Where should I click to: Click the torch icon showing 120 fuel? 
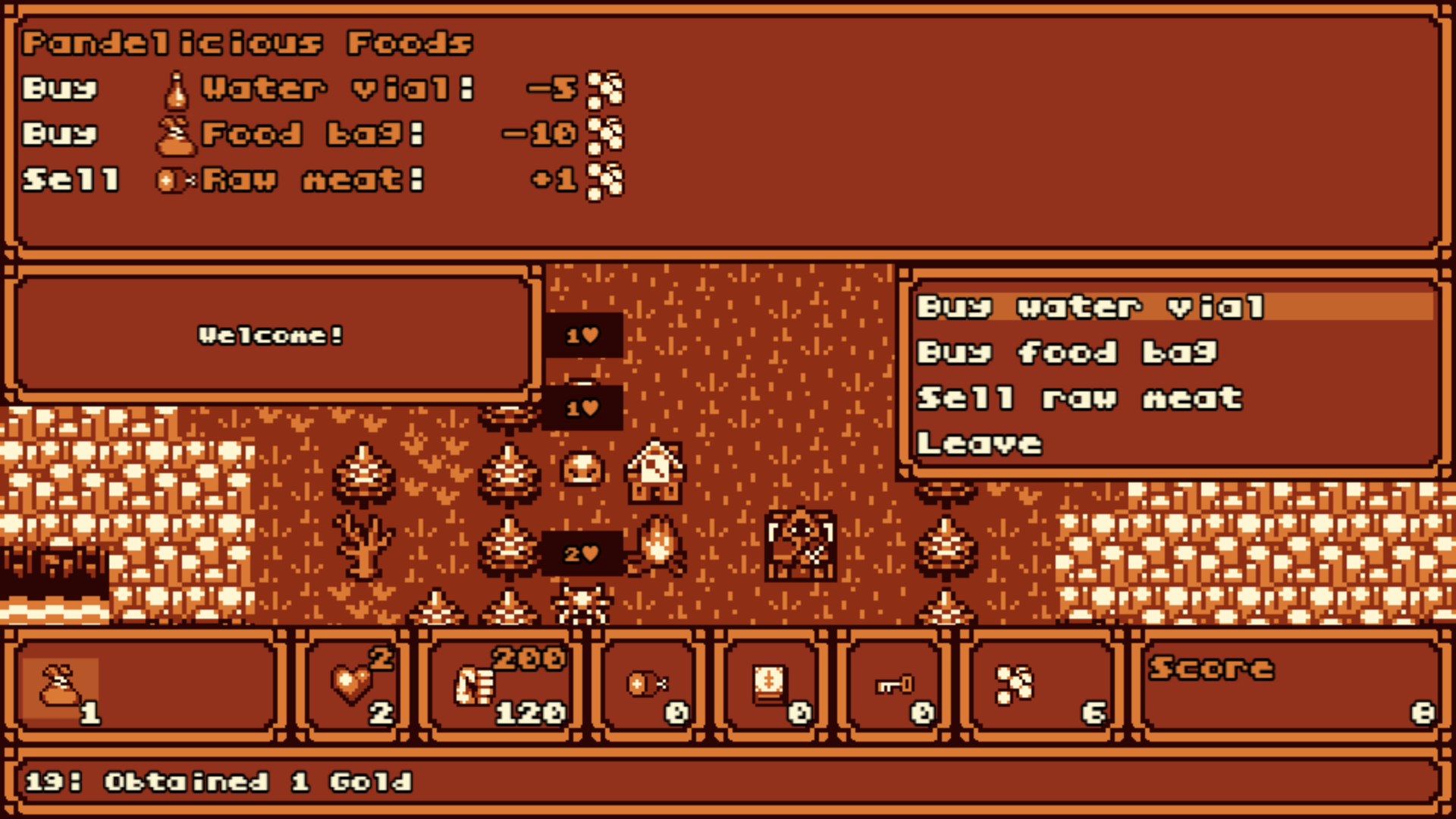(x=474, y=686)
